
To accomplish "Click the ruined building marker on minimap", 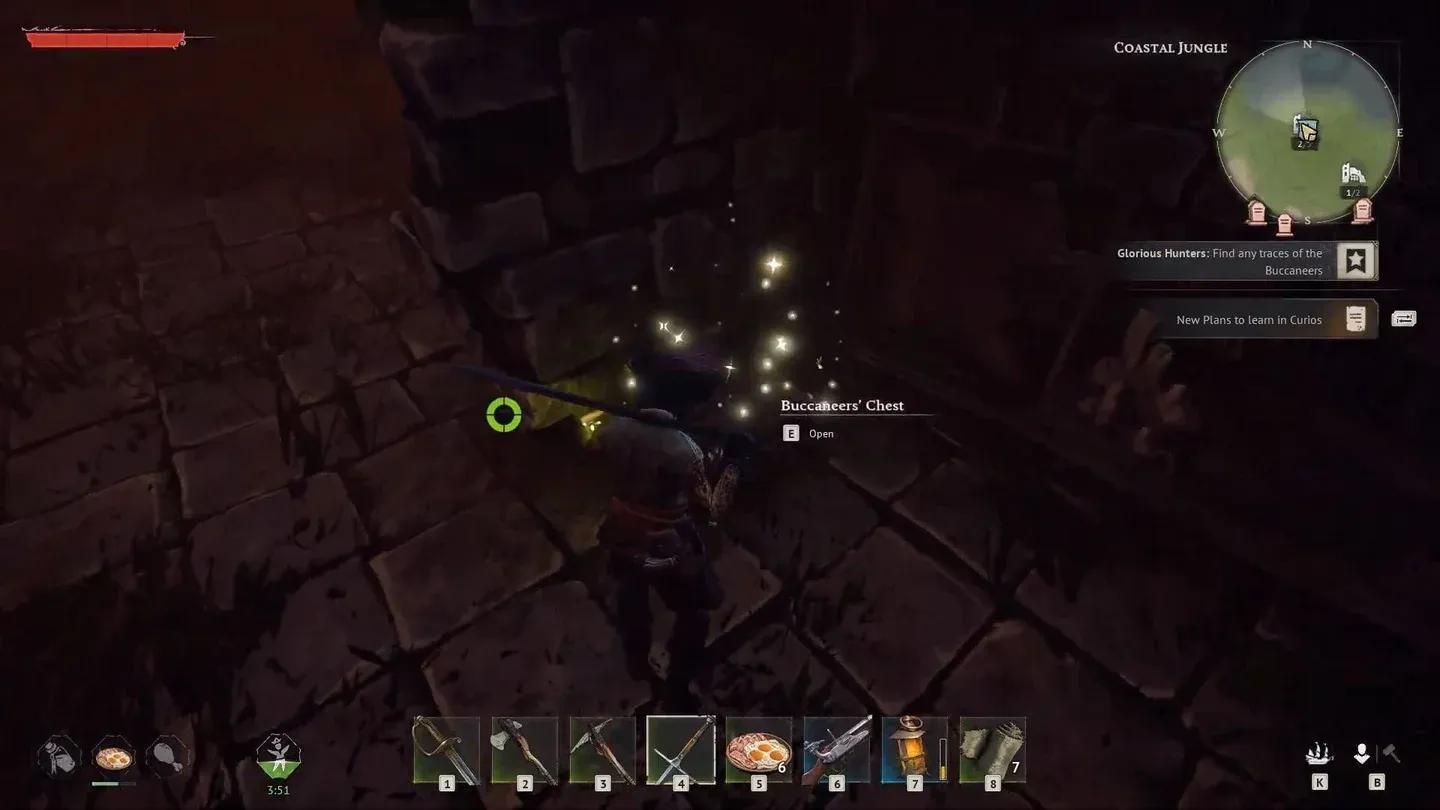I will click(1353, 173).
